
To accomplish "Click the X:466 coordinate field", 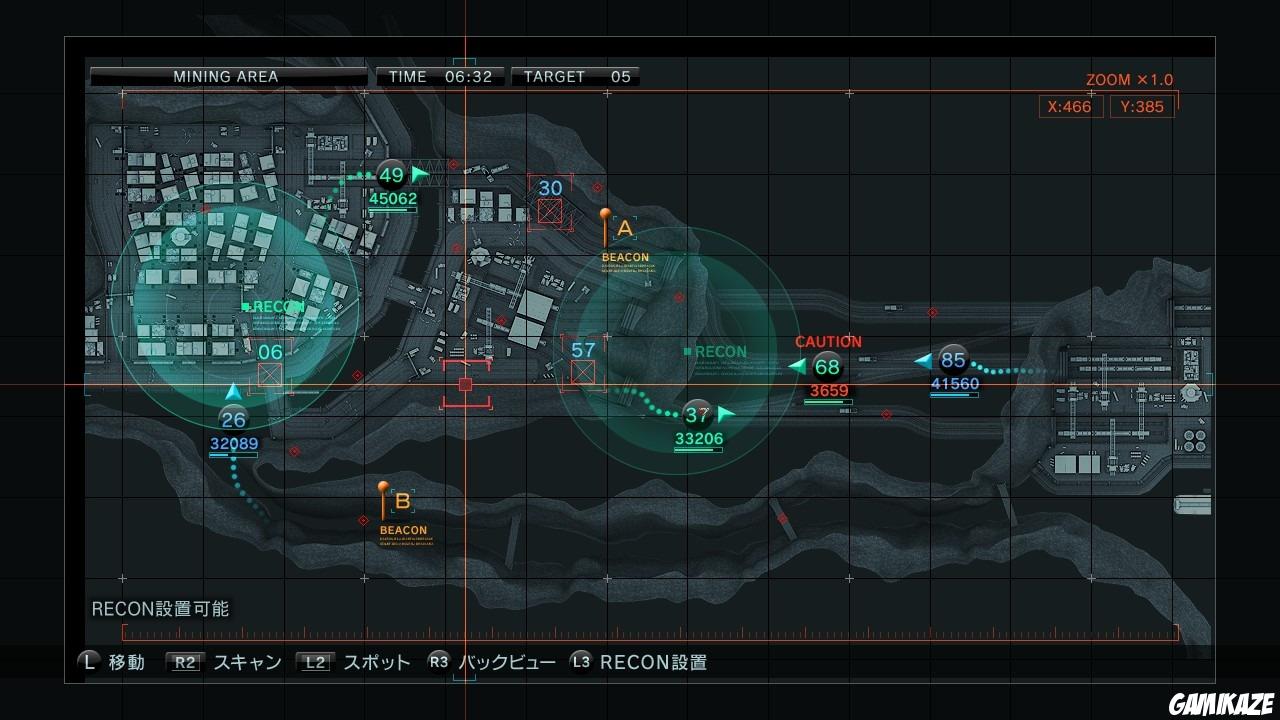I will (x=1069, y=106).
